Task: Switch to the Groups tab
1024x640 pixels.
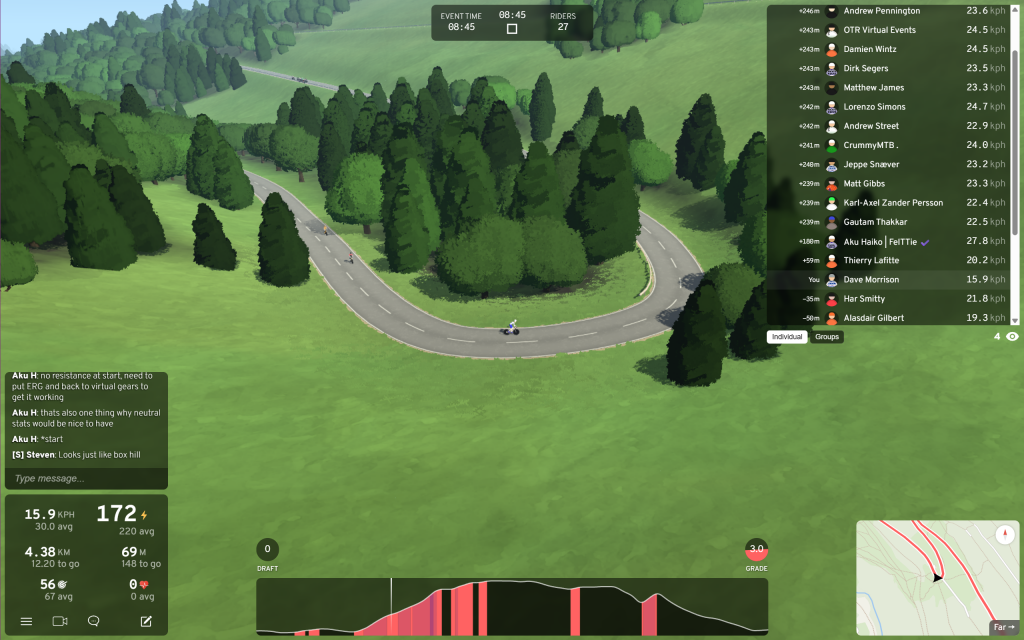Action: click(x=827, y=337)
